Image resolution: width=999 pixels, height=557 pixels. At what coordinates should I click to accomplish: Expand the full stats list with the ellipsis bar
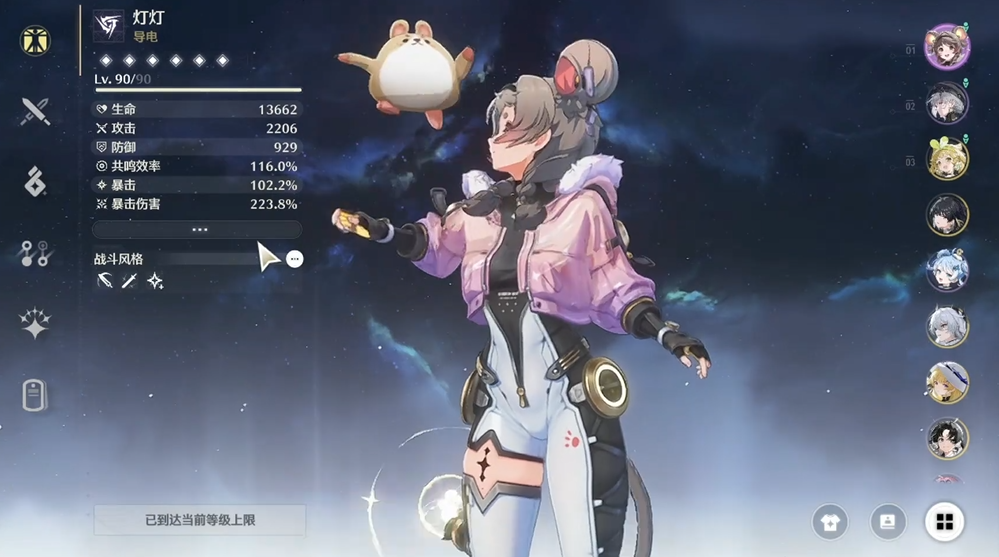198,229
